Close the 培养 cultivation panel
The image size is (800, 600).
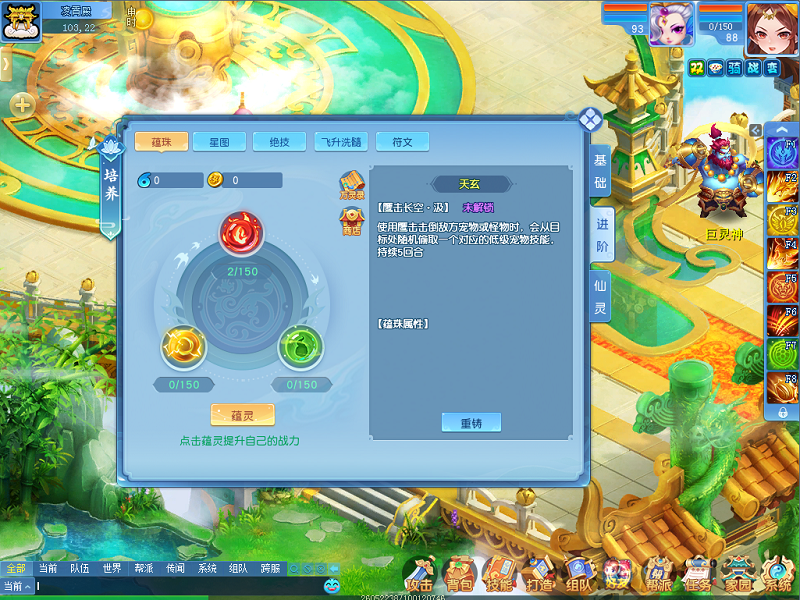pyautogui.click(x=590, y=120)
